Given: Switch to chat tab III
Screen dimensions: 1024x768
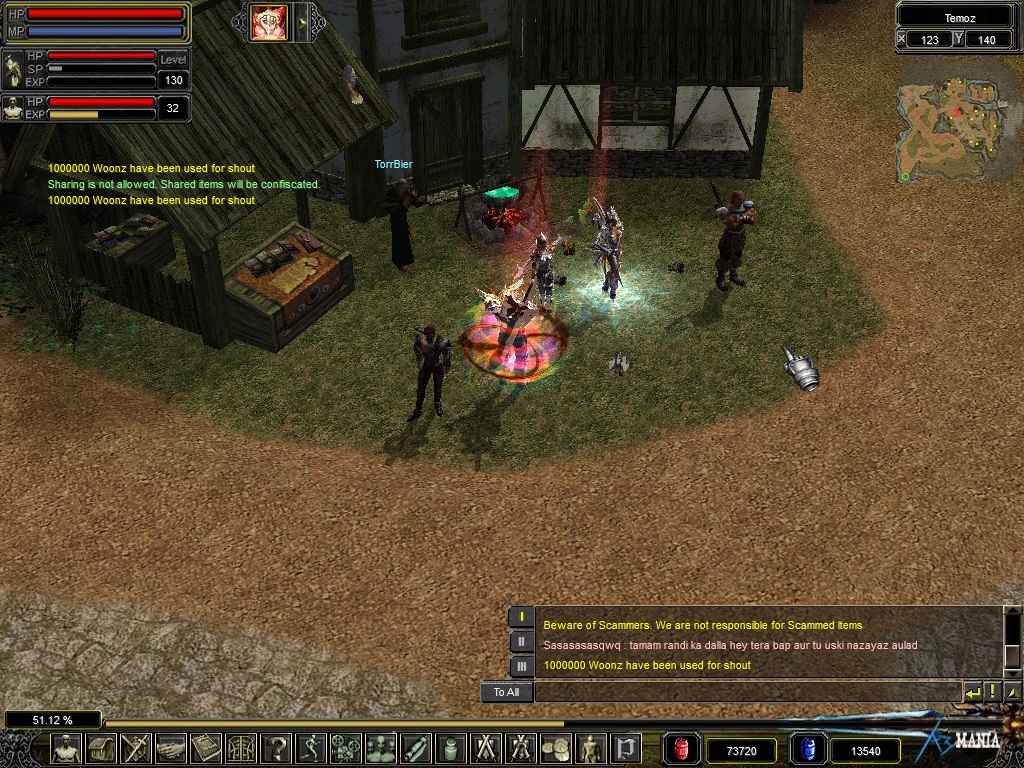Looking at the screenshot, I should coord(521,666).
